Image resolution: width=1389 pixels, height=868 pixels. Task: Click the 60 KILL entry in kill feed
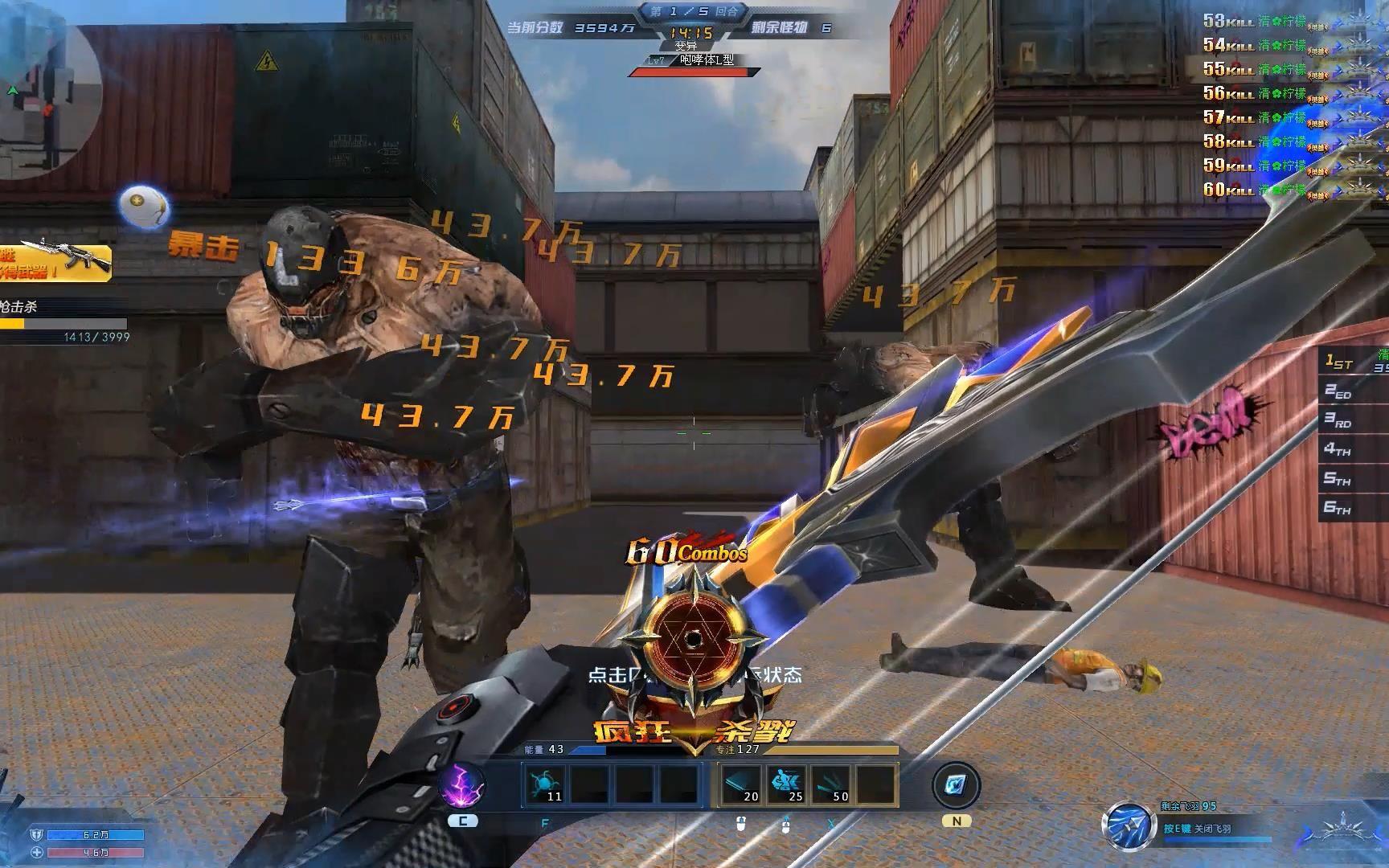(1254, 190)
